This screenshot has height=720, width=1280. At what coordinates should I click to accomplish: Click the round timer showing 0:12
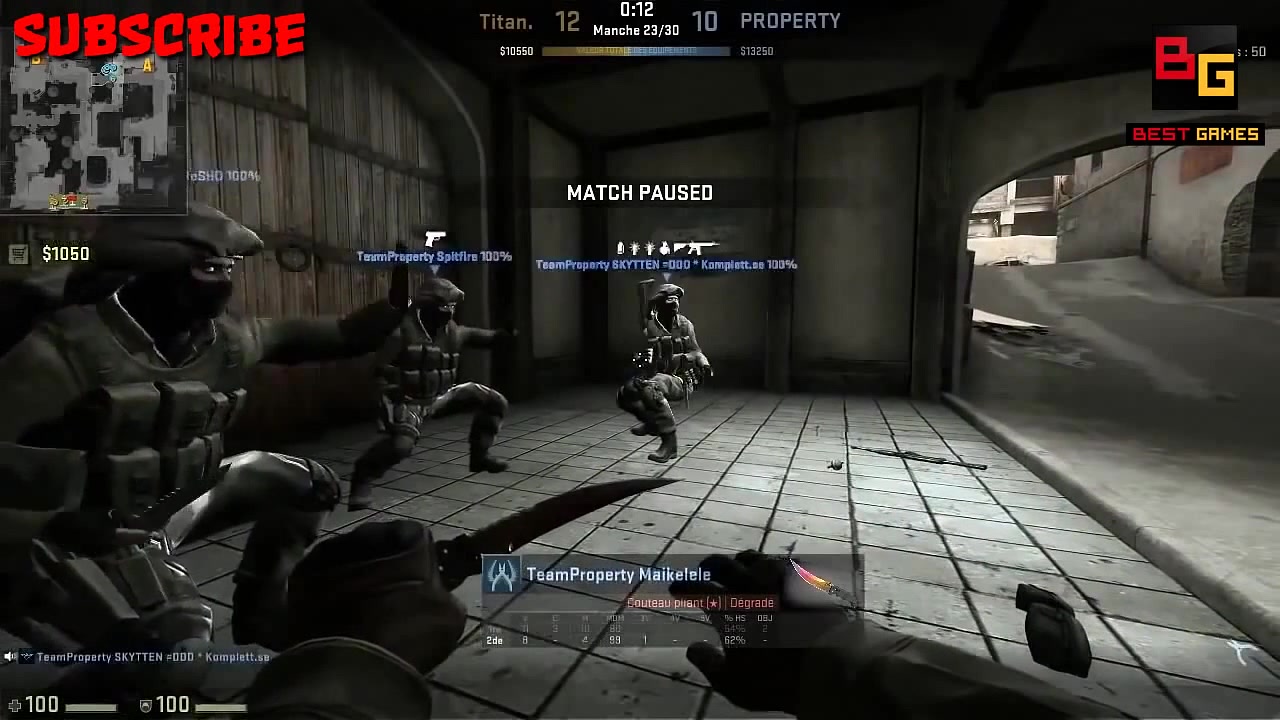coord(636,13)
